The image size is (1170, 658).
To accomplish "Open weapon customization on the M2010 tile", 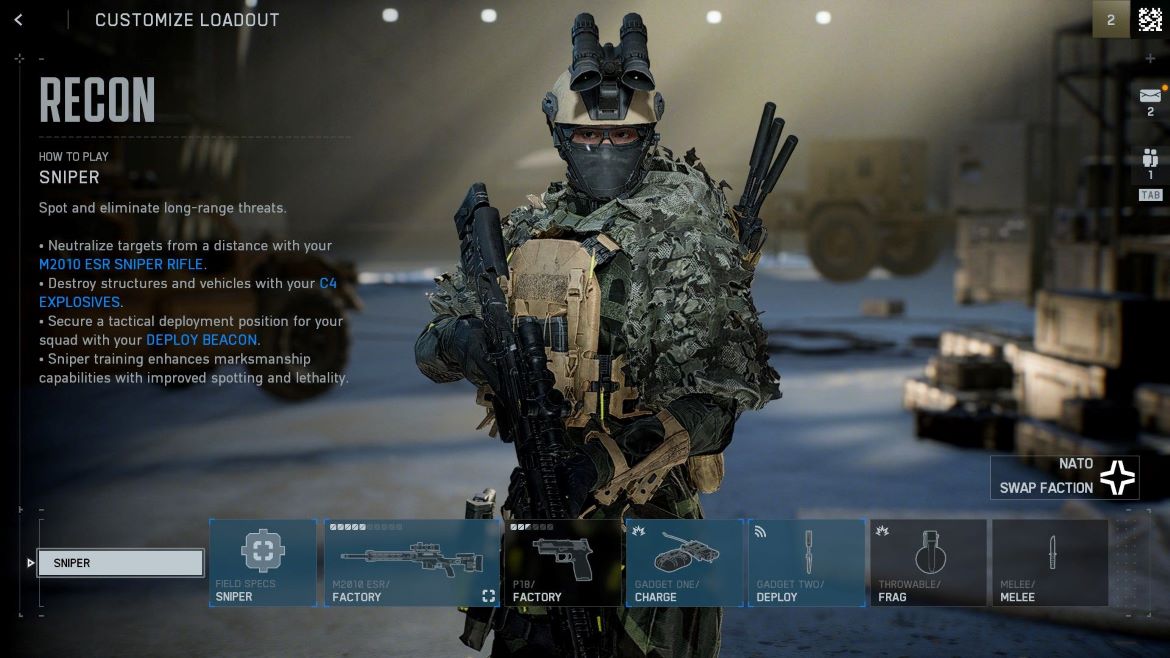I will pos(488,596).
